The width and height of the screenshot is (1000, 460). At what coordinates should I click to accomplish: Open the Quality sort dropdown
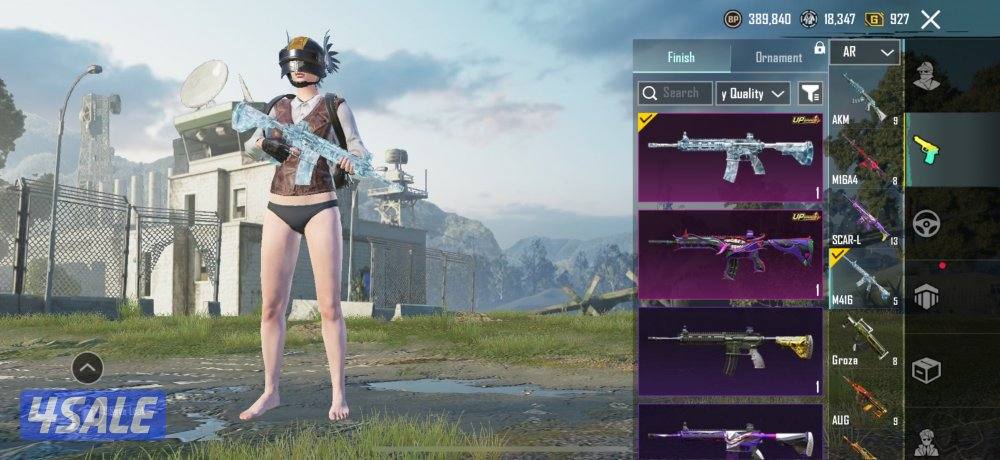pyautogui.click(x=754, y=93)
